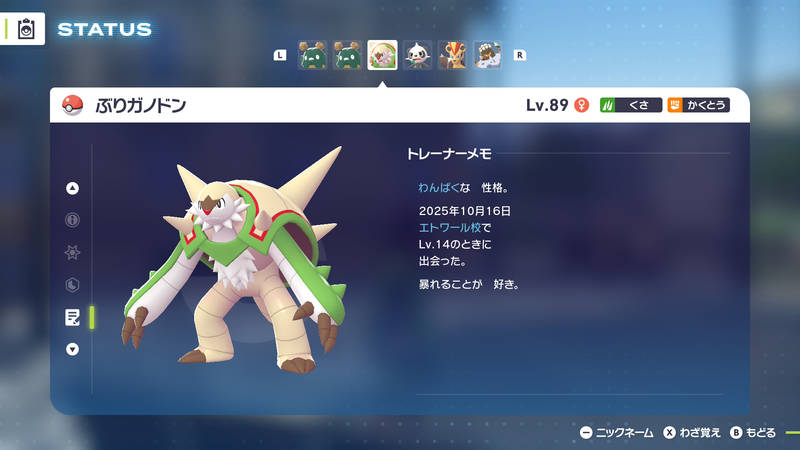Select the Chesnaught party icon

[382, 55]
